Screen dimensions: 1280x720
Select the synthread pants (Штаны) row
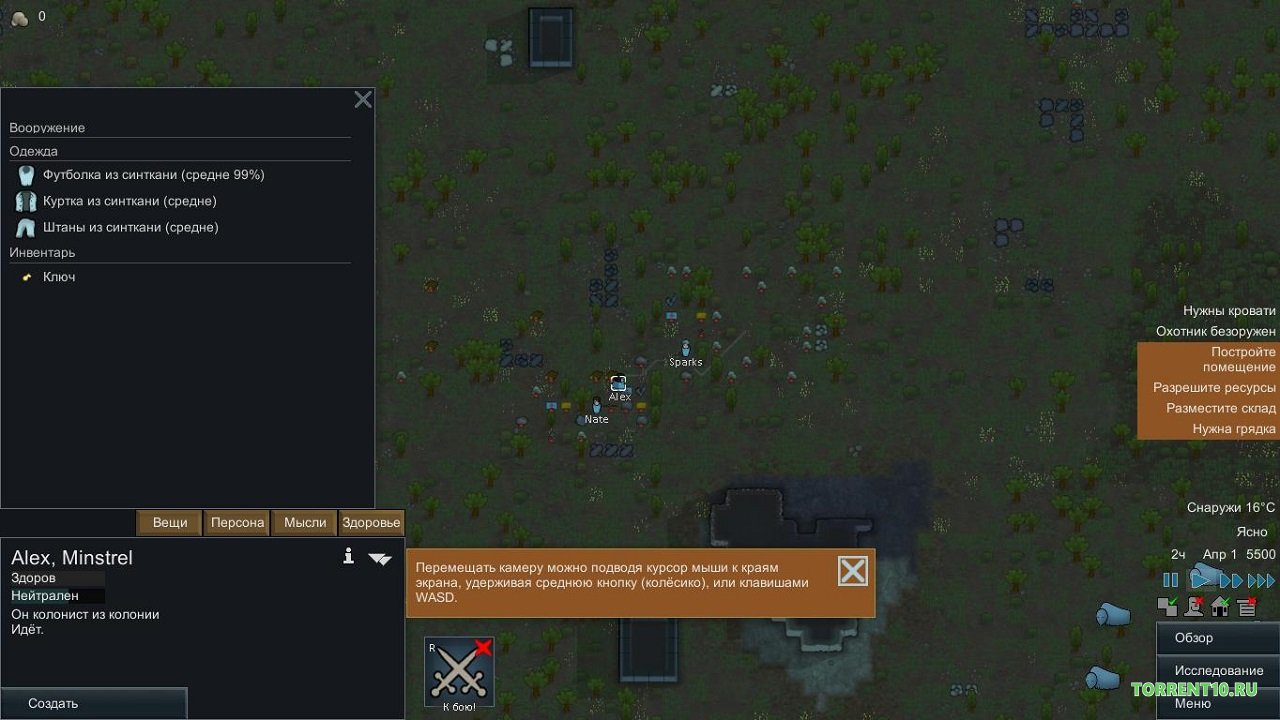[x=130, y=227]
